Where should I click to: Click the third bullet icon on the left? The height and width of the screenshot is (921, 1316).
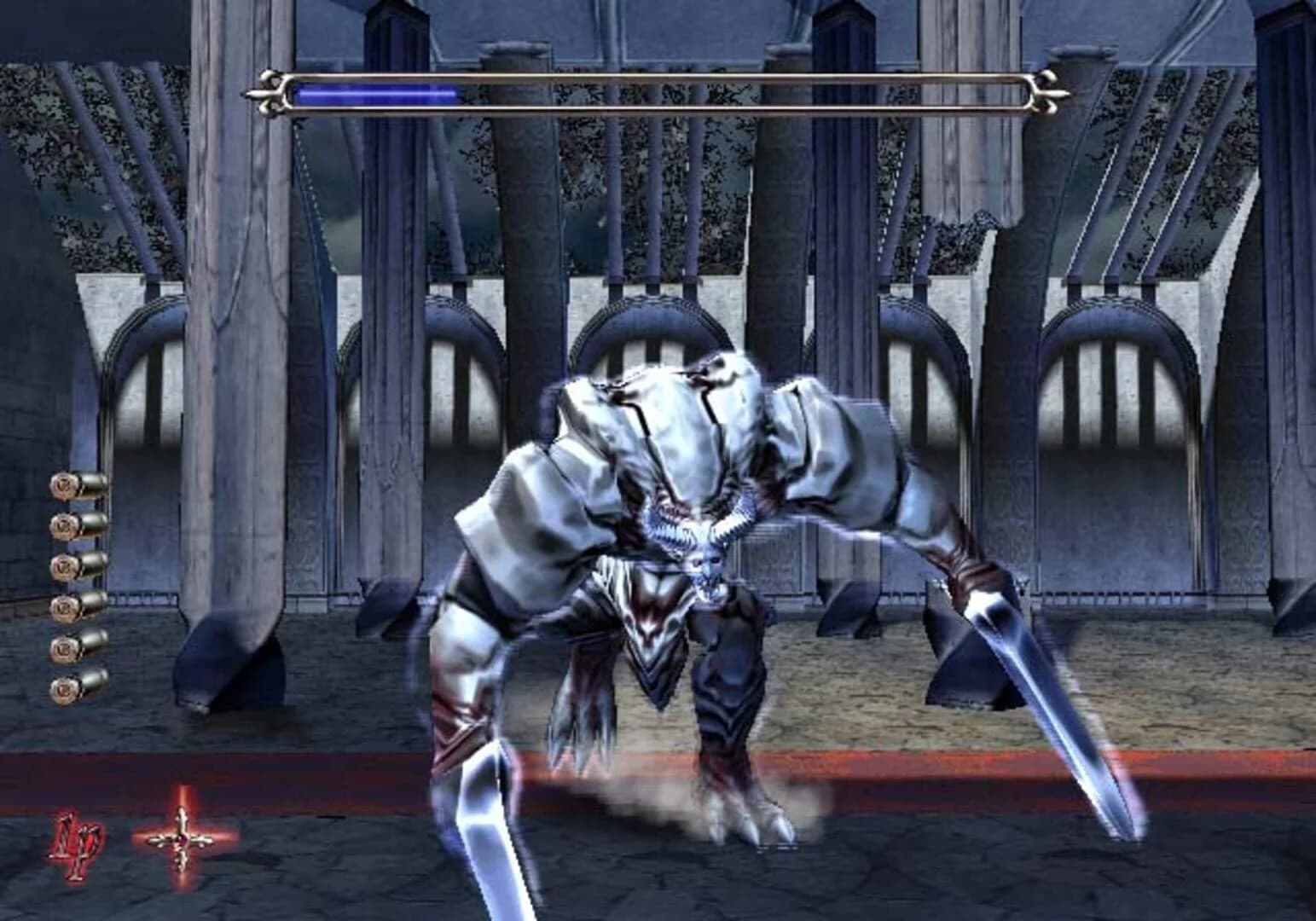pyautogui.click(x=77, y=567)
